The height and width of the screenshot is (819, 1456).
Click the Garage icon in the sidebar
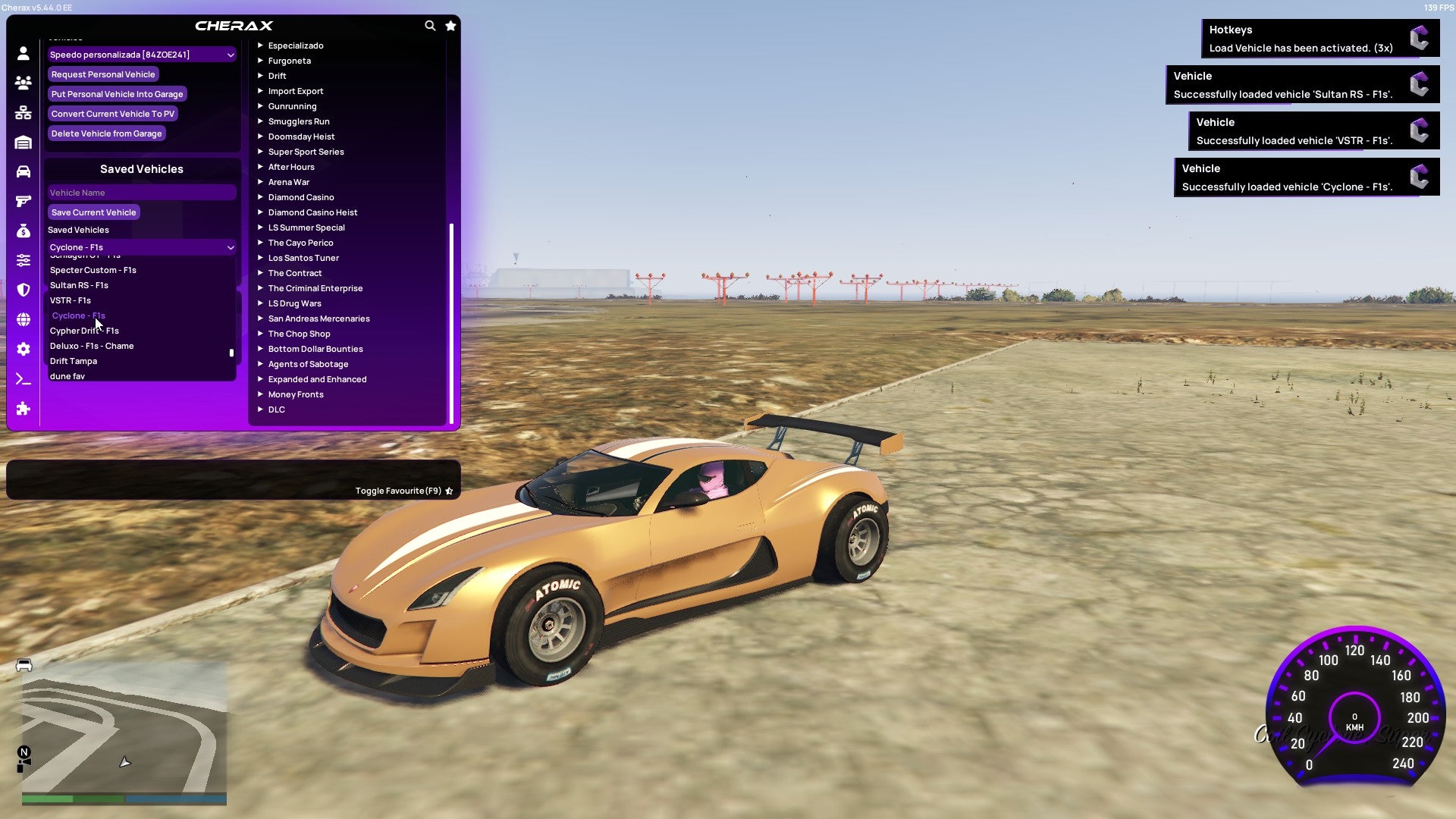click(23, 142)
